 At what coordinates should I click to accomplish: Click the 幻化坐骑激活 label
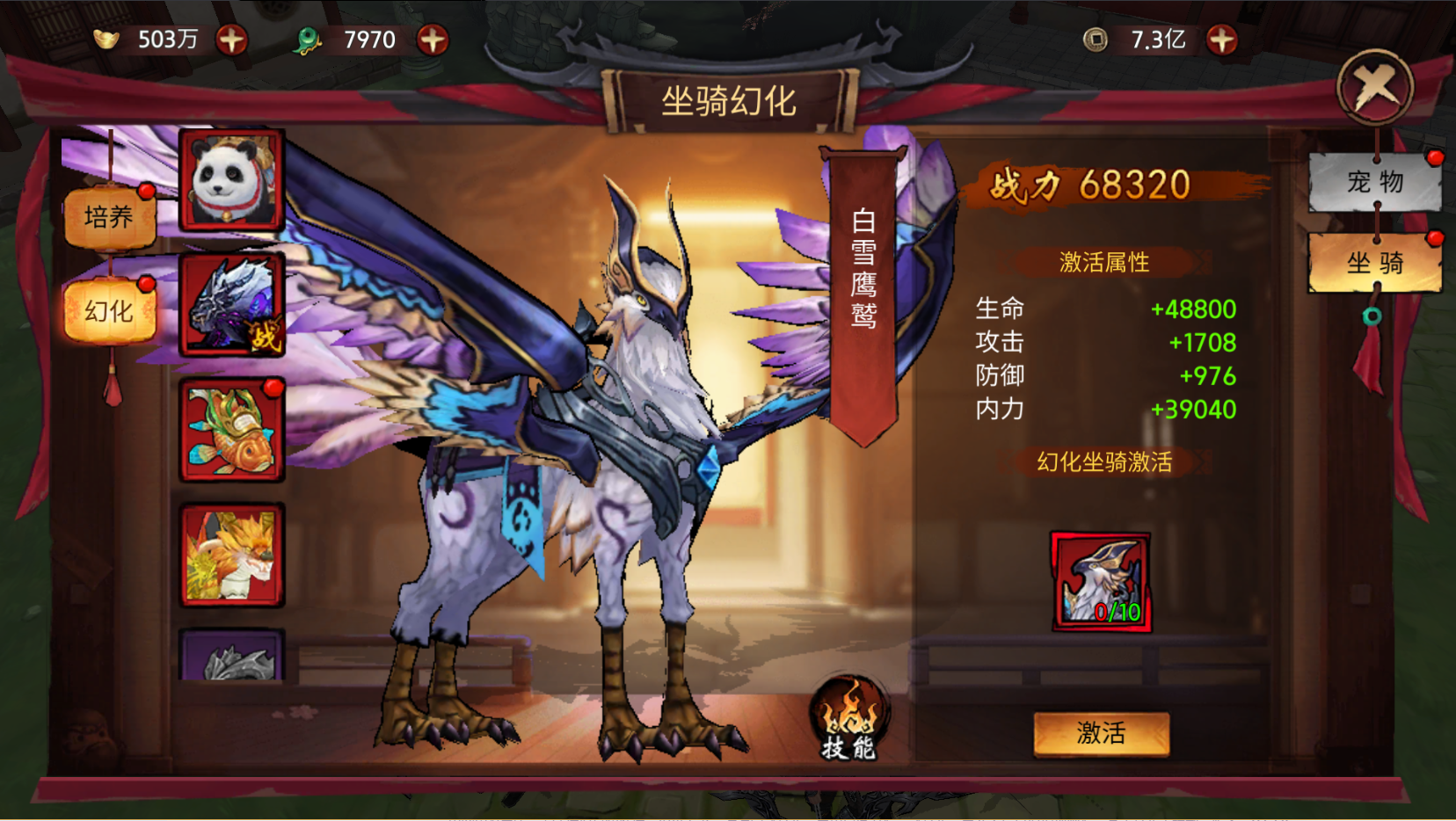[x=1103, y=463]
